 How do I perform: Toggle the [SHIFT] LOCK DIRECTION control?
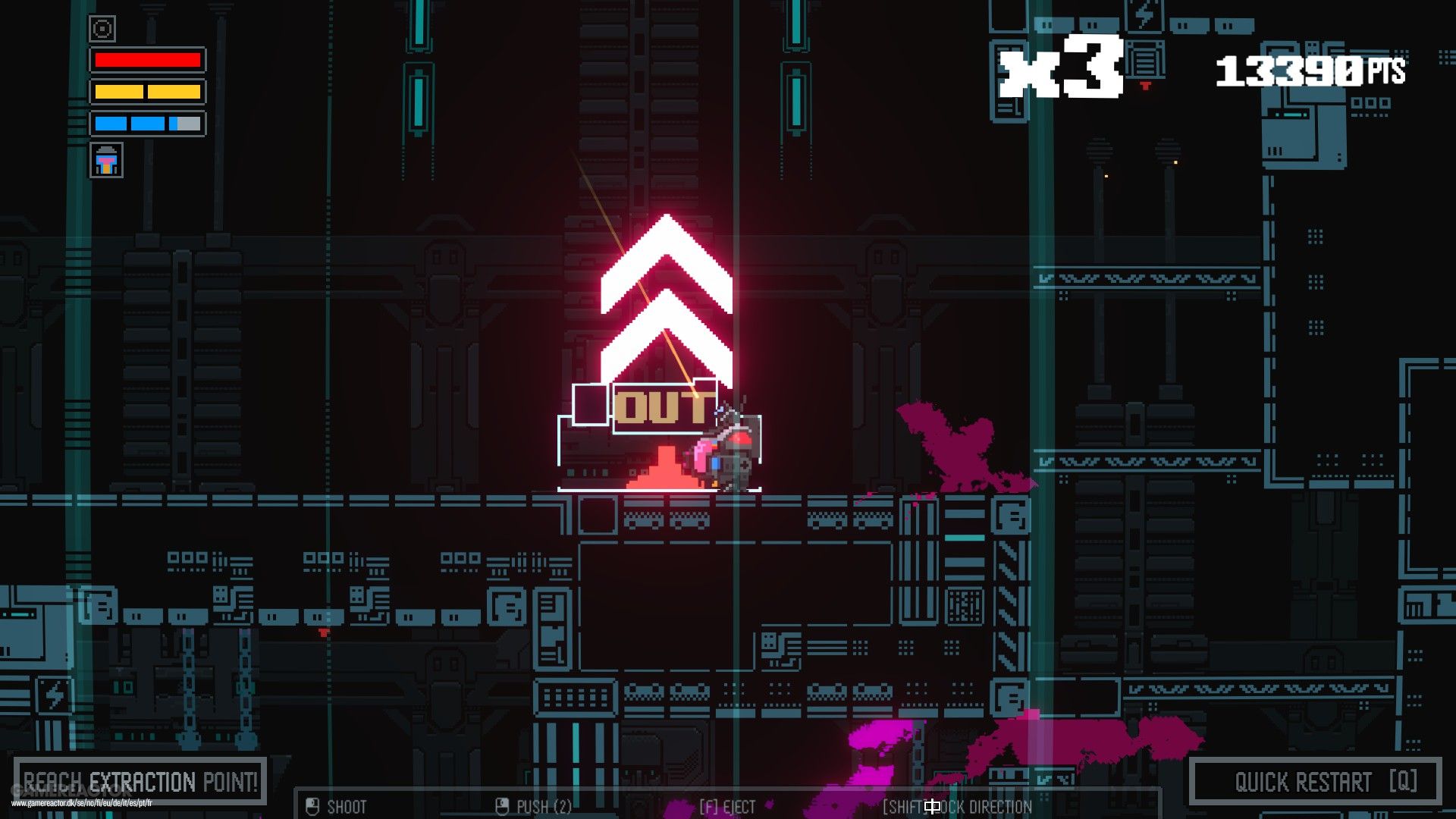point(955,807)
